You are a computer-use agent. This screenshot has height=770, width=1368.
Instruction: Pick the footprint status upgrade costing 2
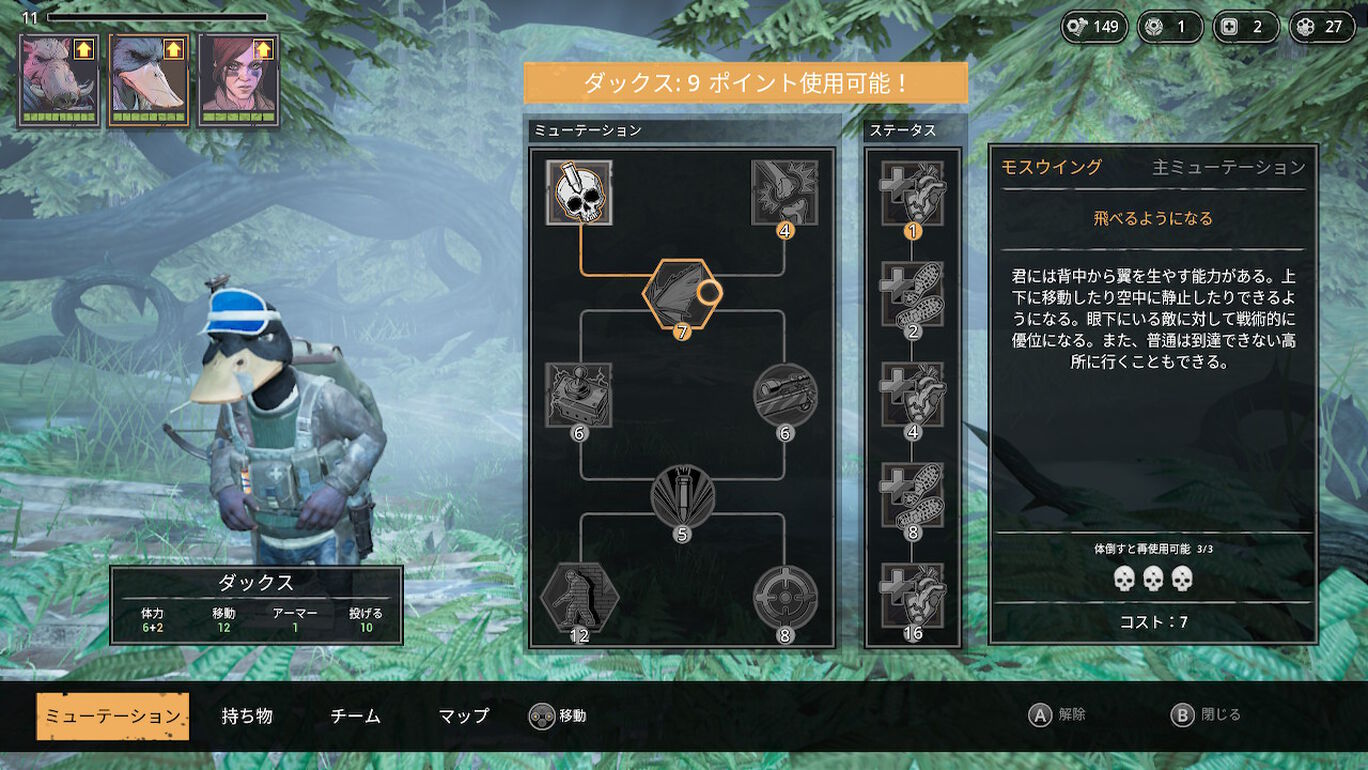click(912, 294)
